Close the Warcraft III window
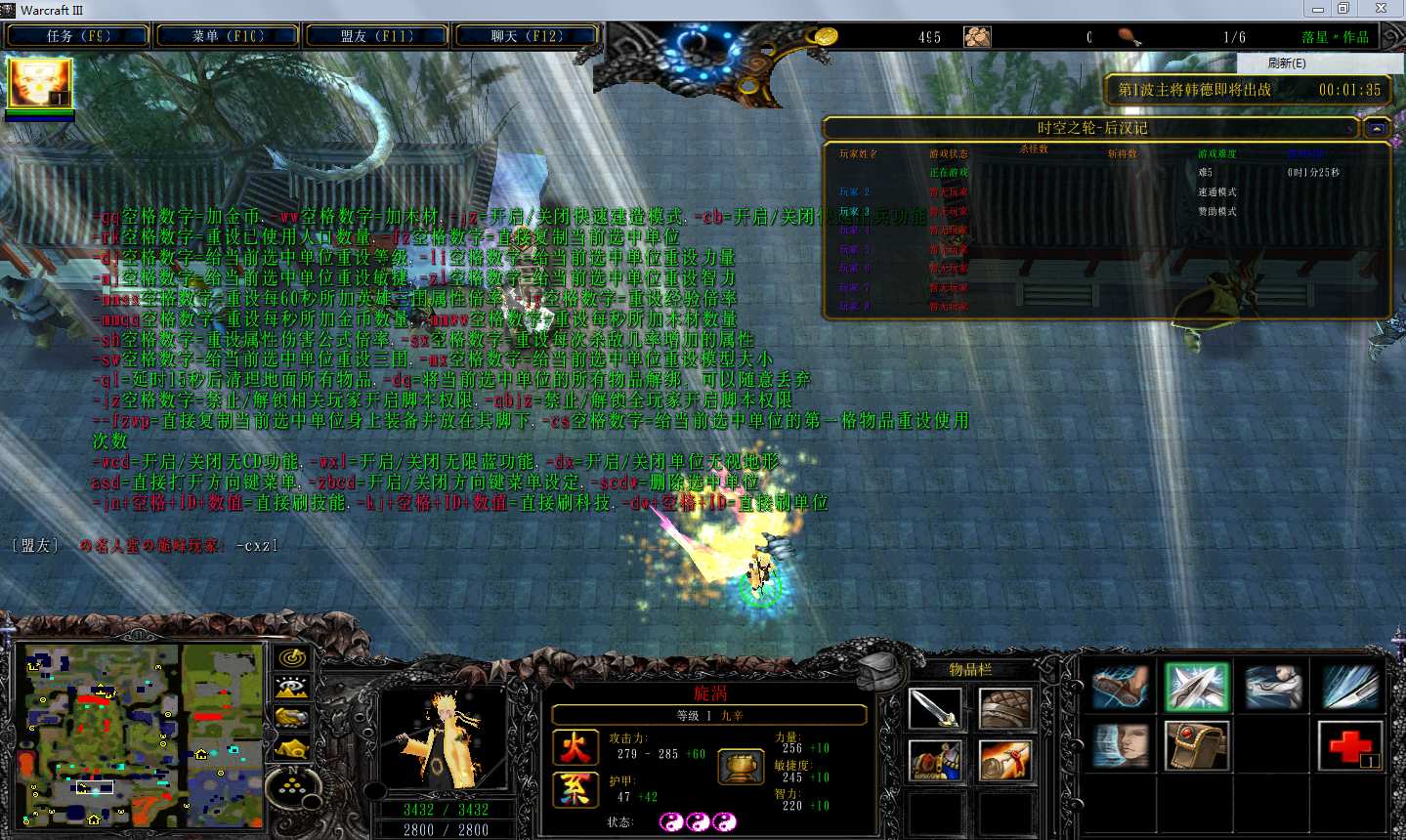The width and height of the screenshot is (1406, 840). (x=1381, y=9)
